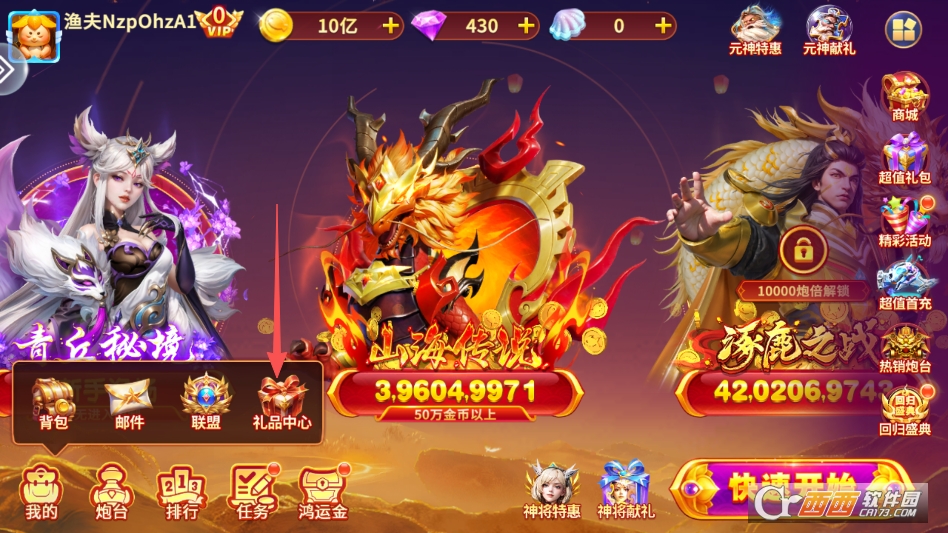Open the 任务 quests list
The image size is (948, 533).
251,491
